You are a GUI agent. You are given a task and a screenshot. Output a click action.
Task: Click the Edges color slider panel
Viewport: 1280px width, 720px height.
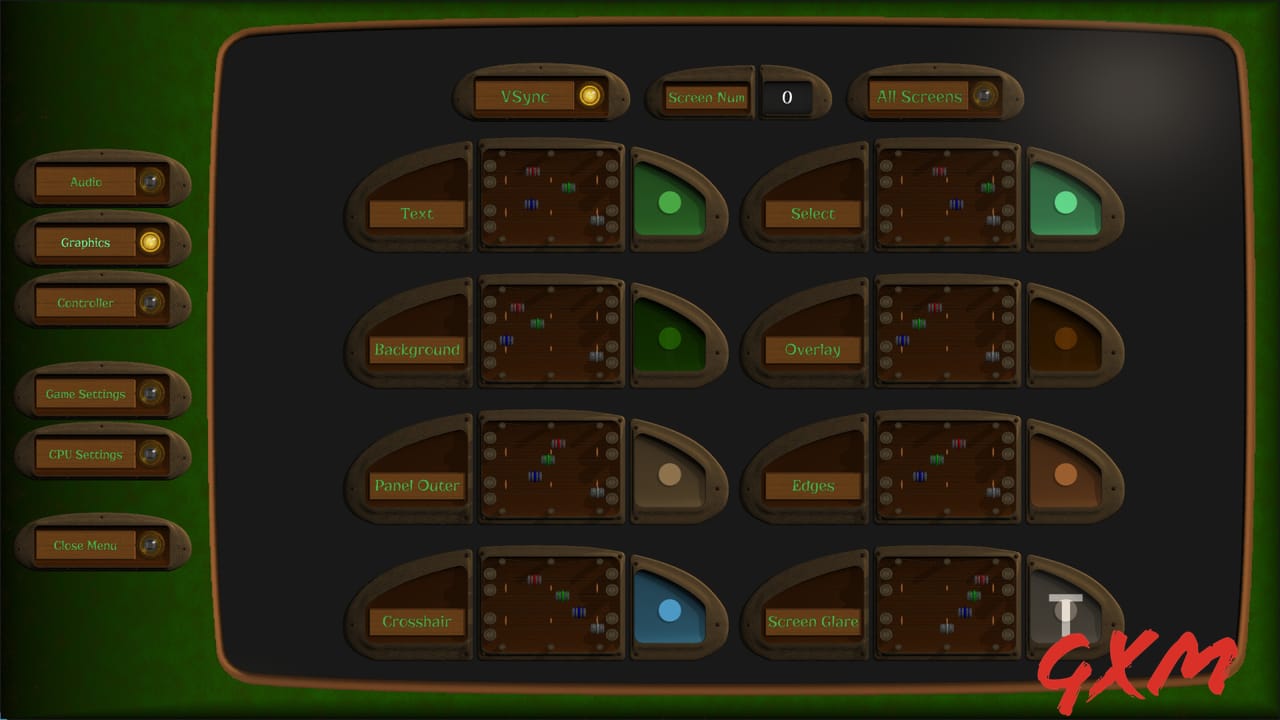[948, 467]
